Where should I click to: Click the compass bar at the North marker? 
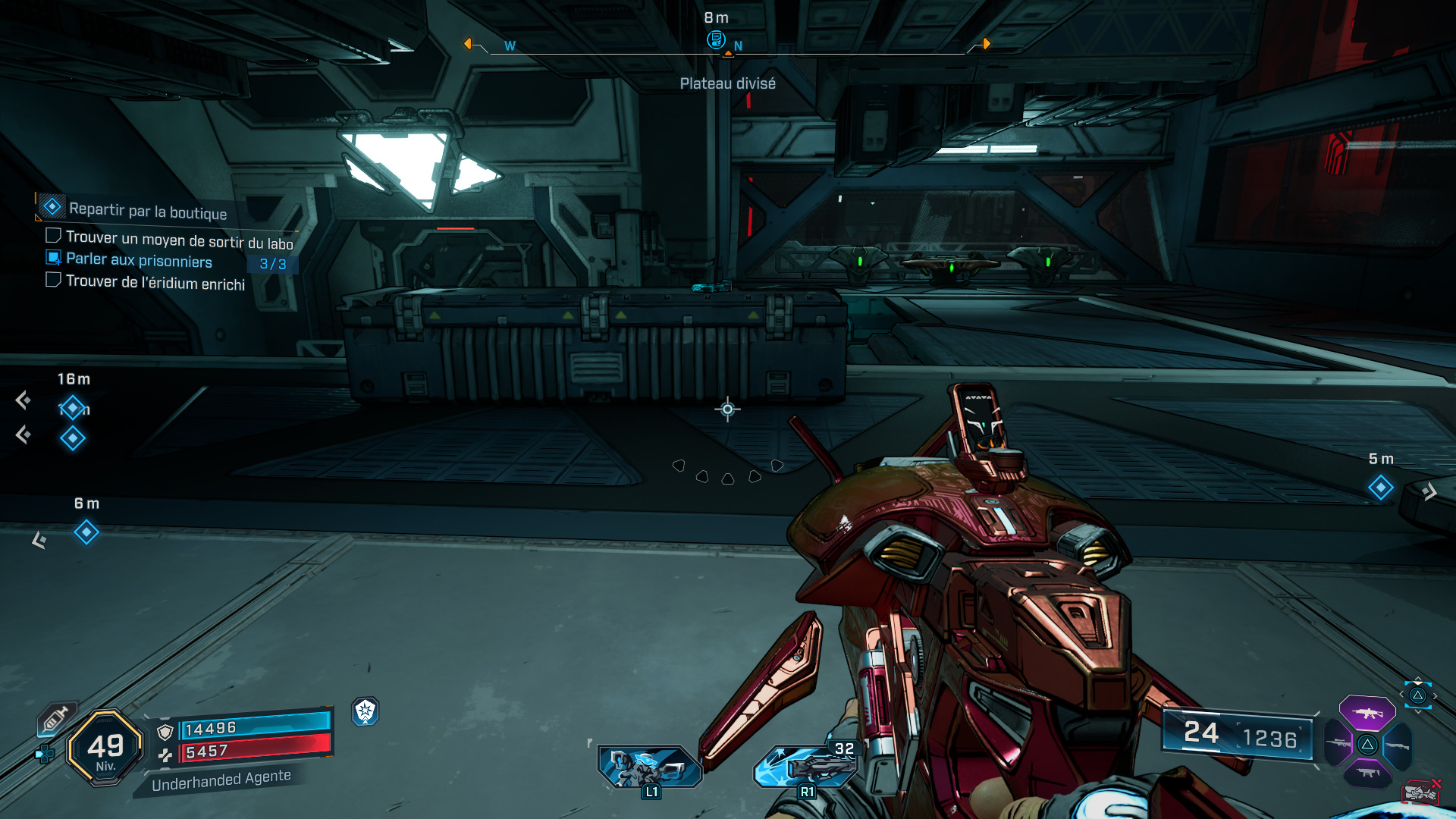[x=738, y=46]
